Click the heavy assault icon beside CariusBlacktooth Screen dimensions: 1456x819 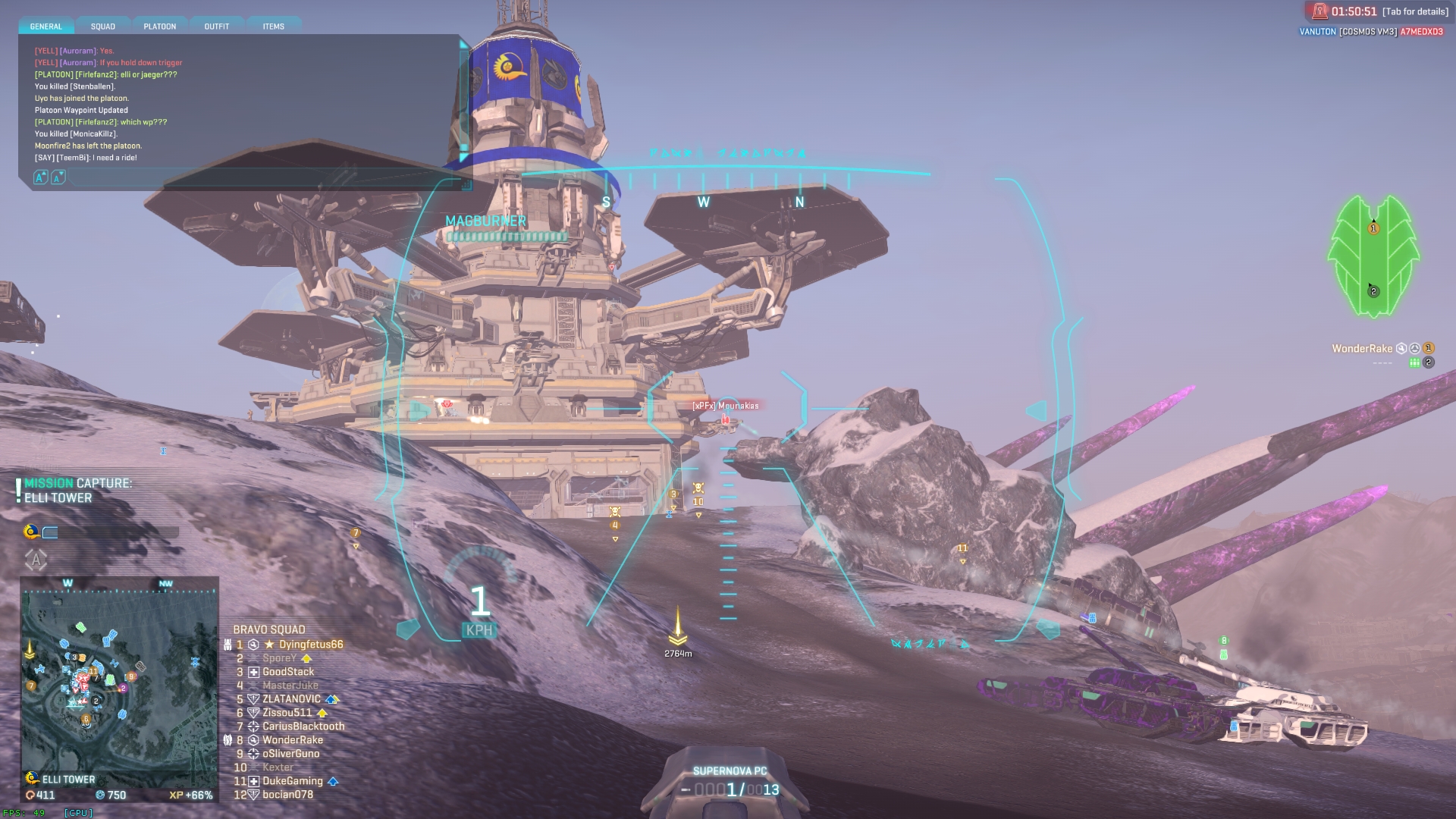pos(253,726)
